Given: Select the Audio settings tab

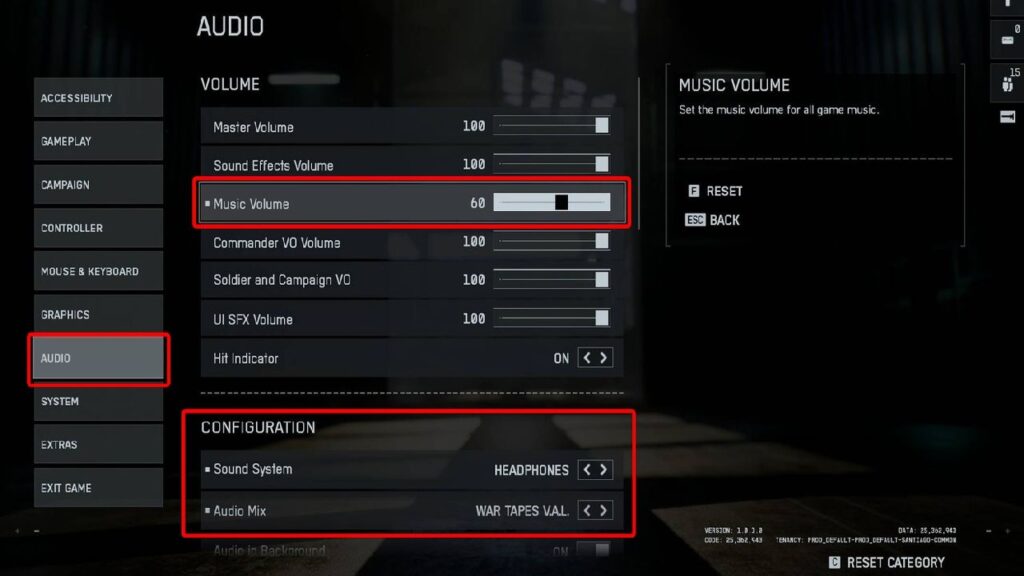Looking at the screenshot, I should pyautogui.click(x=97, y=358).
